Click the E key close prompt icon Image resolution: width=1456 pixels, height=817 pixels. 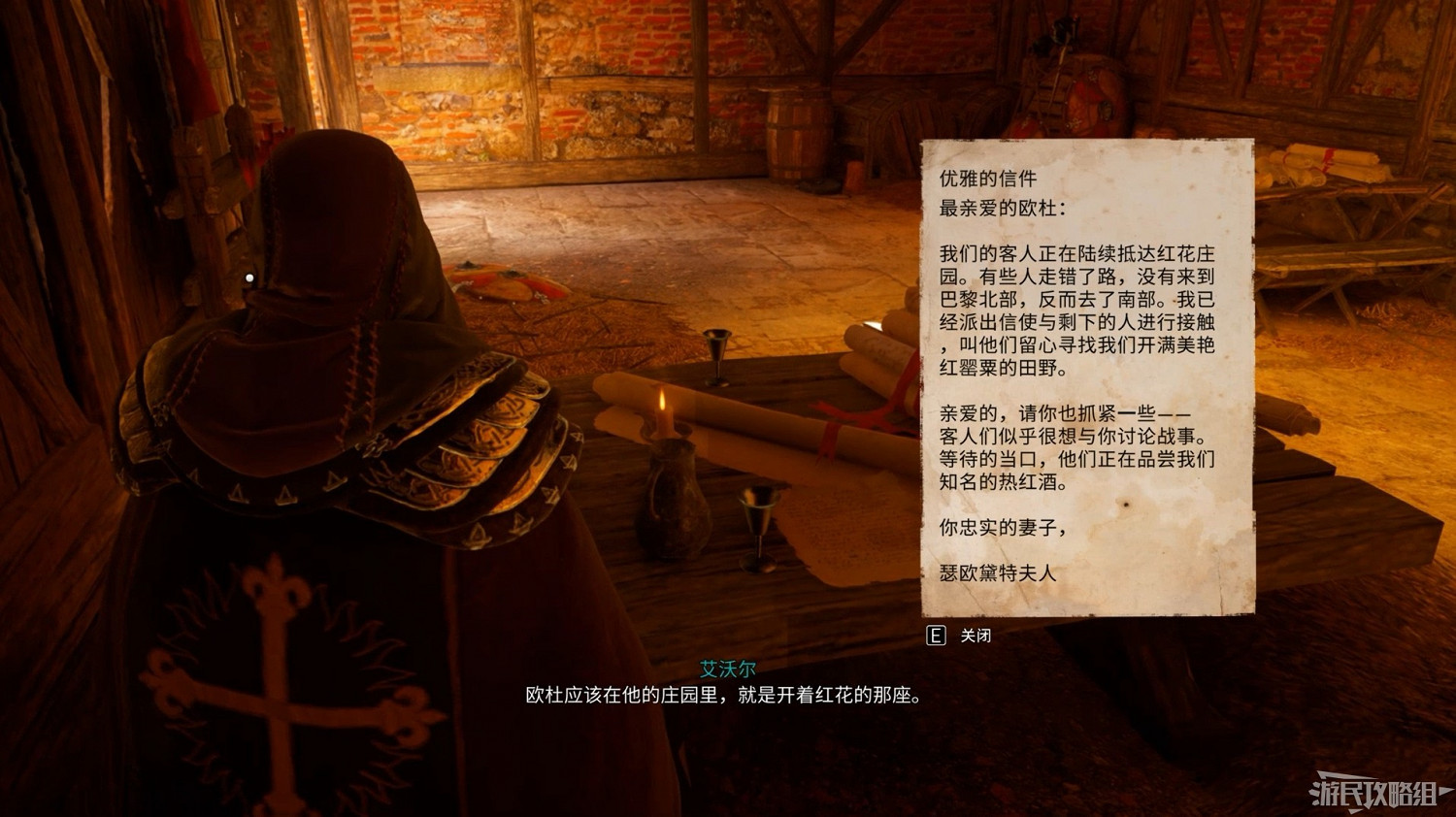tap(935, 637)
